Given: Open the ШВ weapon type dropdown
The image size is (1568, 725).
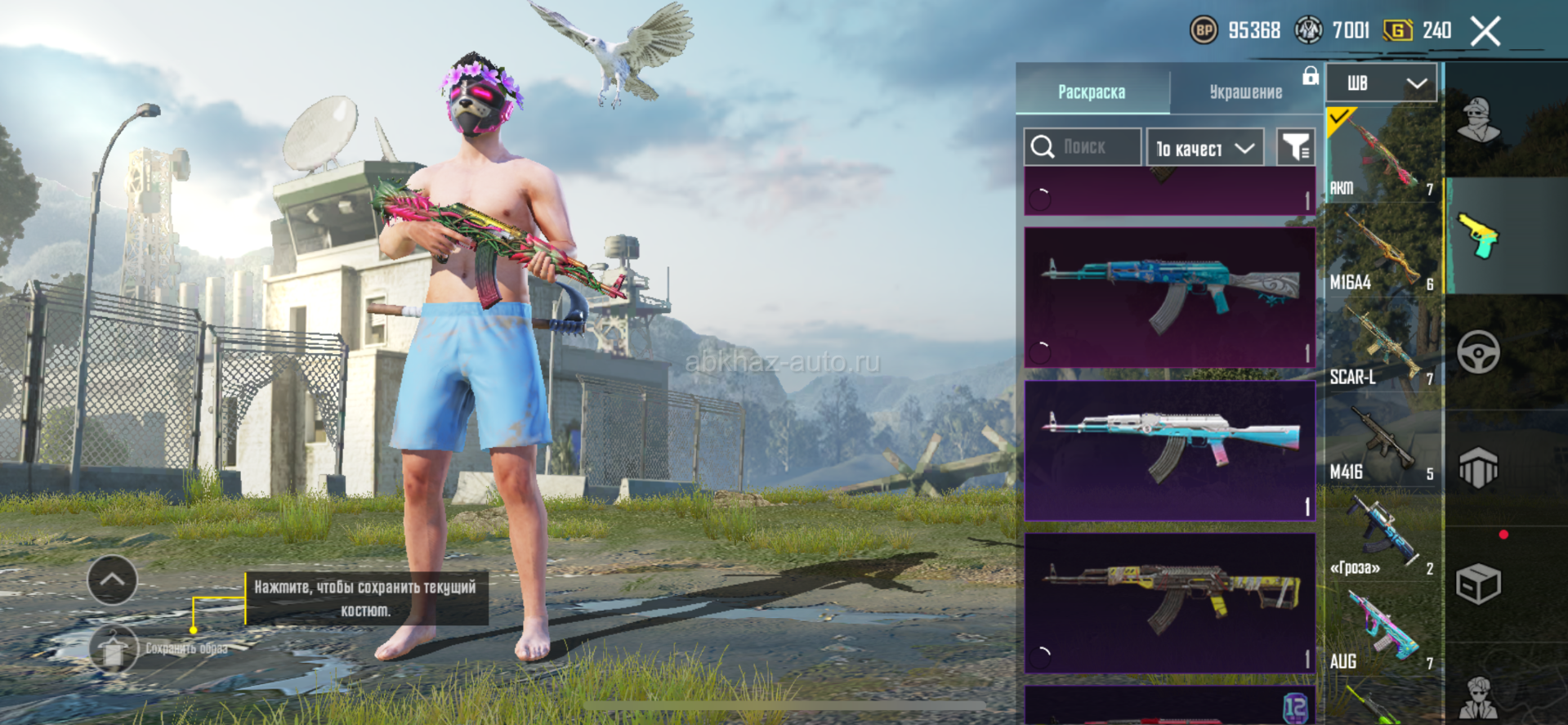Looking at the screenshot, I should click(1381, 83).
